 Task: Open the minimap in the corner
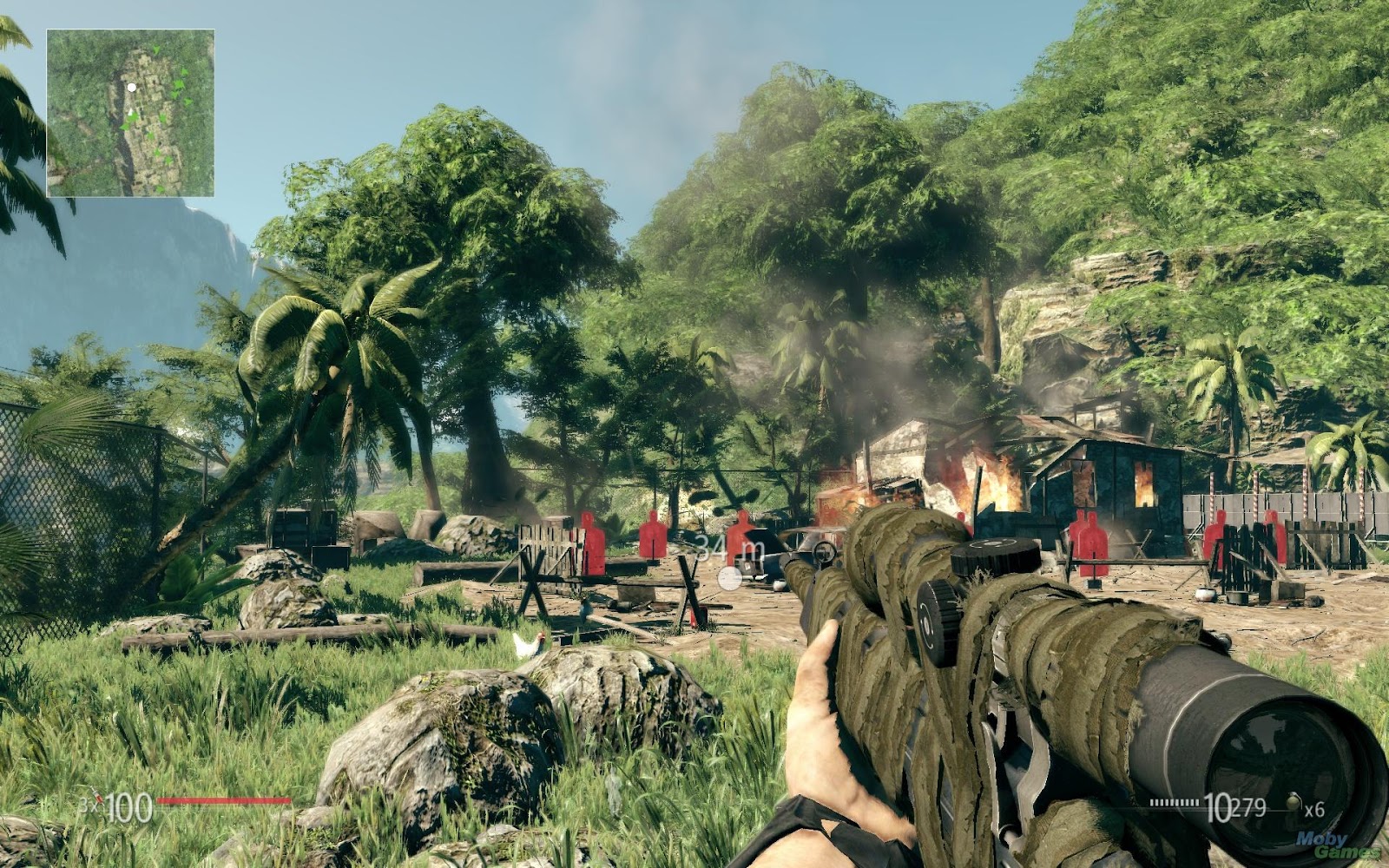pyautogui.click(x=130, y=113)
